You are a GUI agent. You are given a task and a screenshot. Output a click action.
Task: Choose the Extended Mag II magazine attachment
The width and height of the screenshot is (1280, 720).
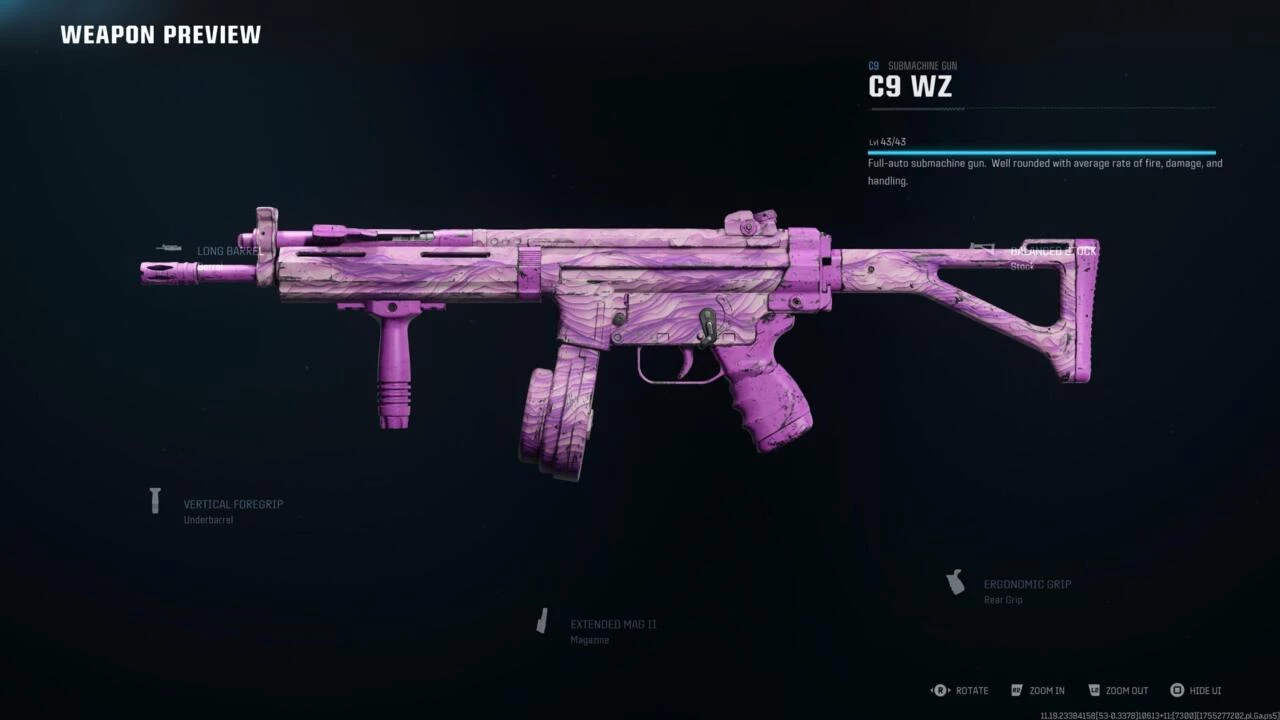coord(612,625)
